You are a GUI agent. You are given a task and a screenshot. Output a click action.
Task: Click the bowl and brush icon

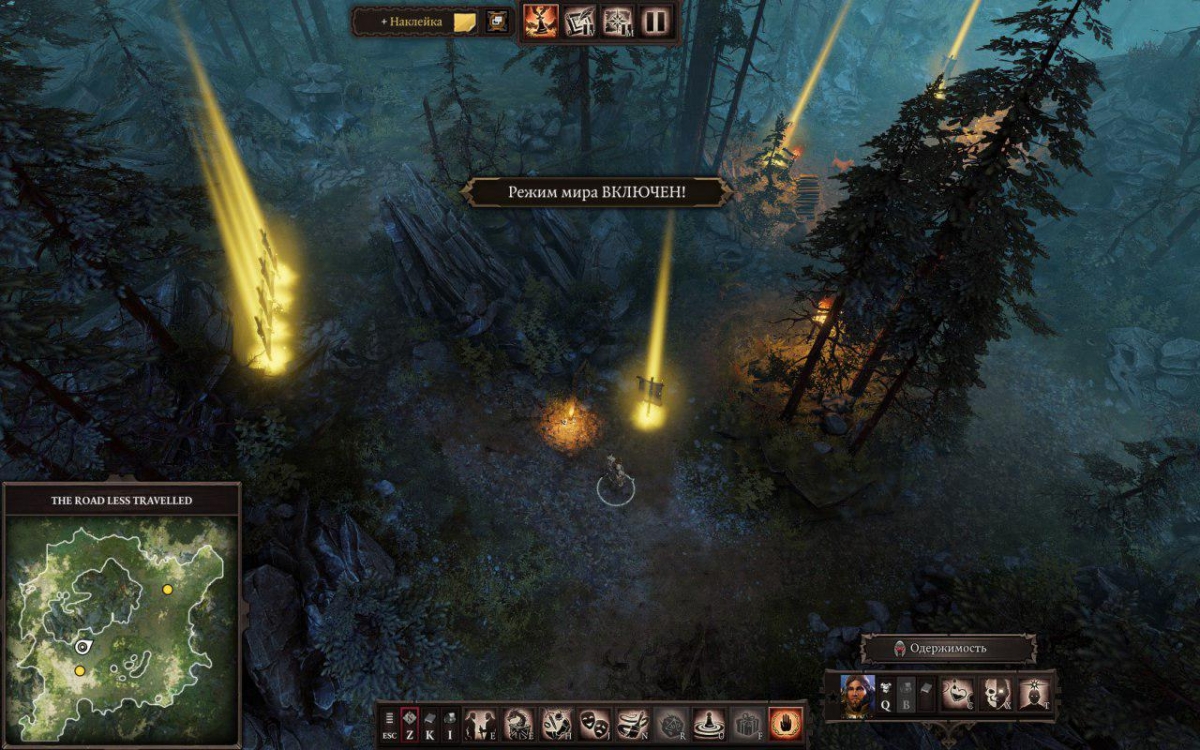[x=632, y=722]
